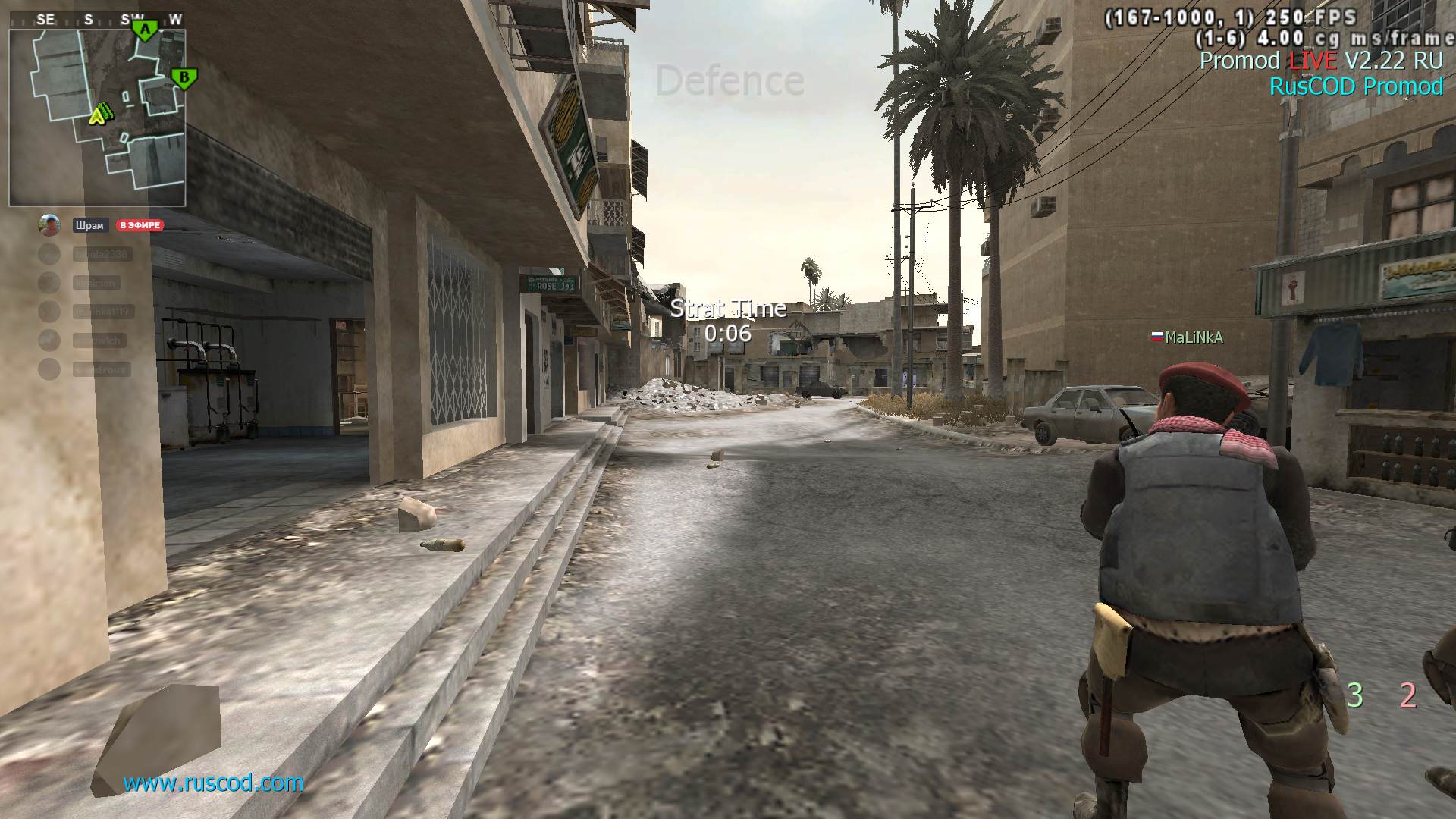
Task: Click the grey avatar next to malinka1119
Action: (49, 312)
